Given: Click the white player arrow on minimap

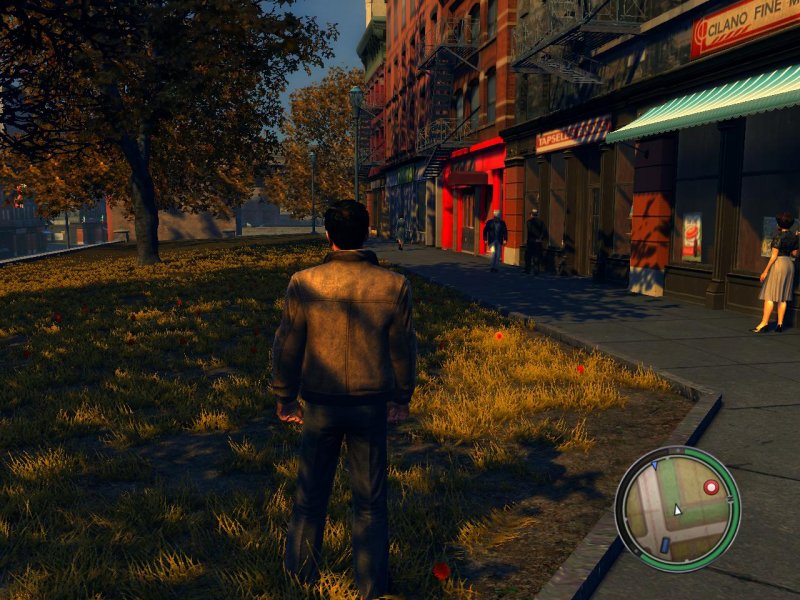Looking at the screenshot, I should (x=677, y=509).
